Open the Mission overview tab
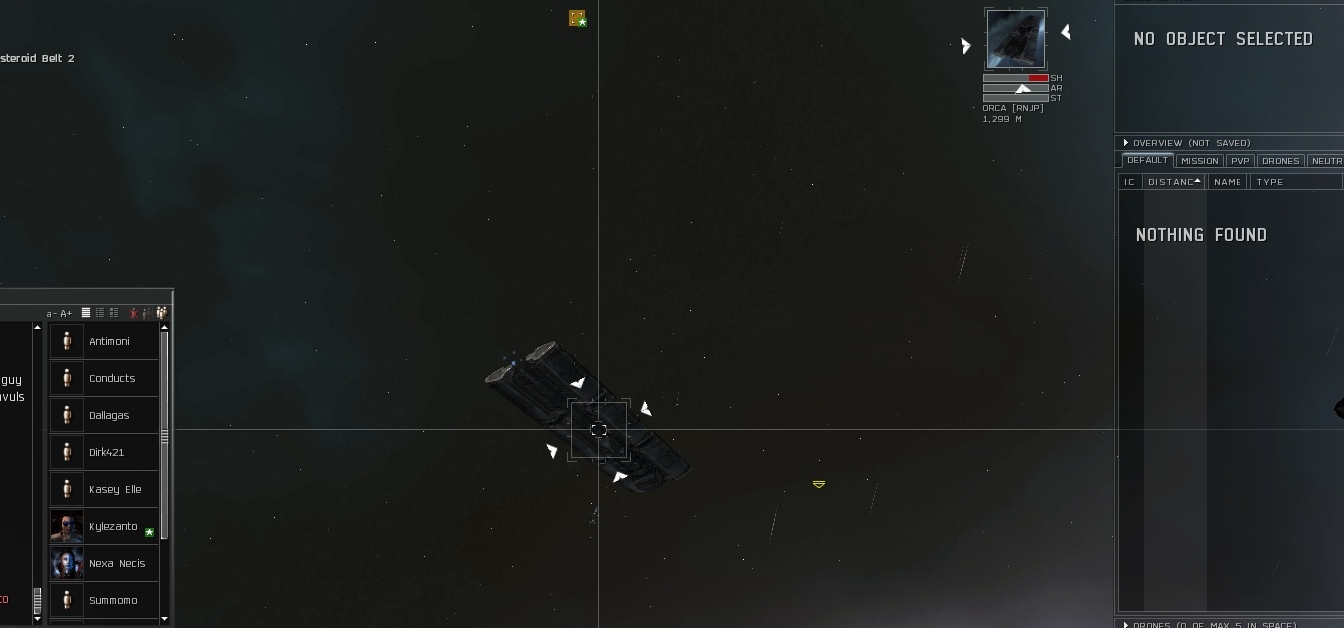 coord(1199,161)
